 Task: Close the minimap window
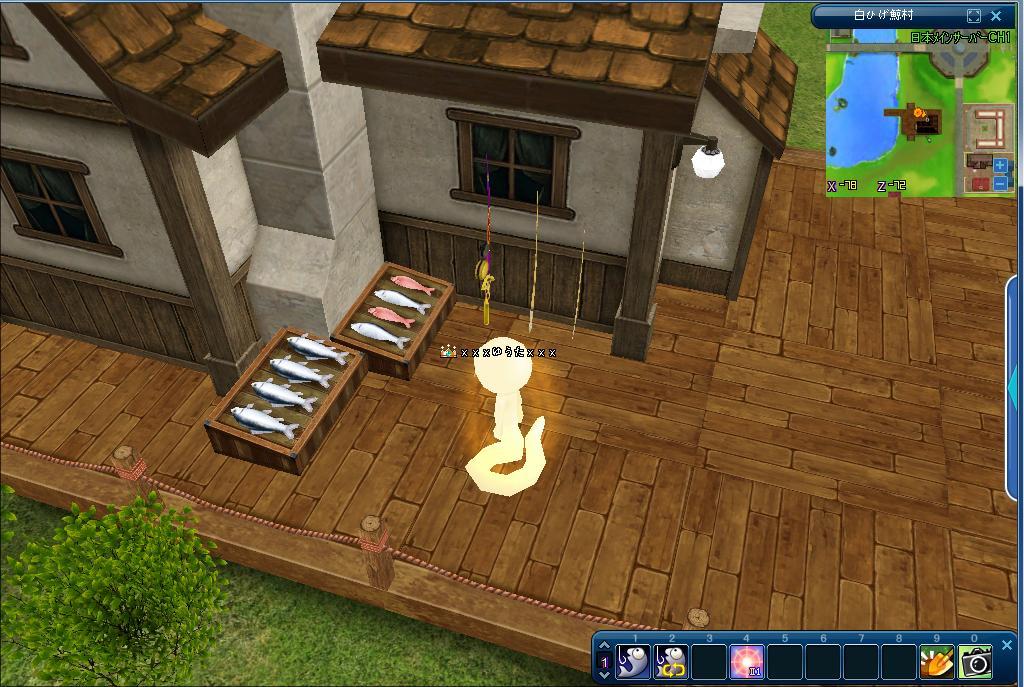[x=996, y=16]
